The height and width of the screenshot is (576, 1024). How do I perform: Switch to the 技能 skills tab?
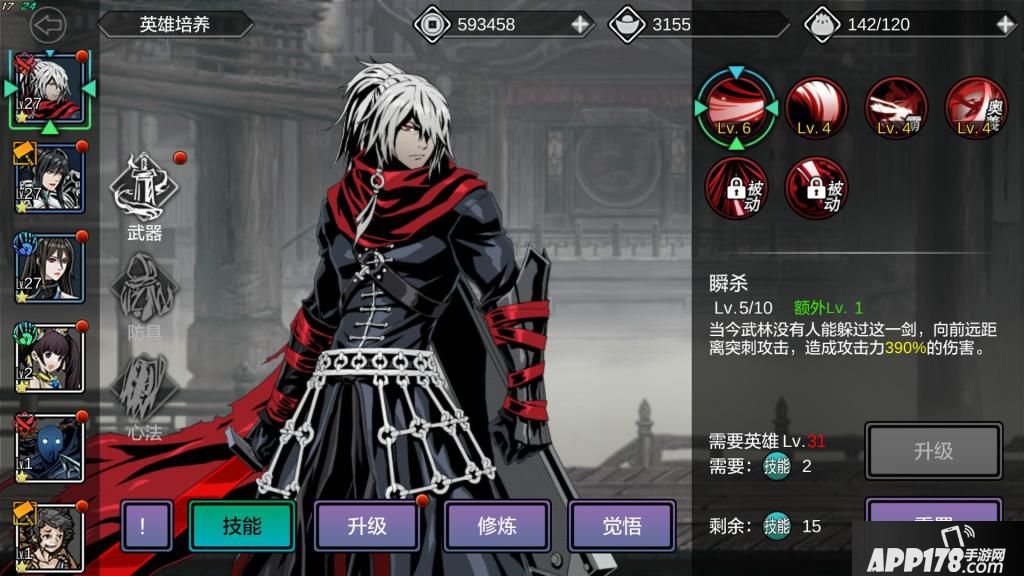pyautogui.click(x=242, y=526)
